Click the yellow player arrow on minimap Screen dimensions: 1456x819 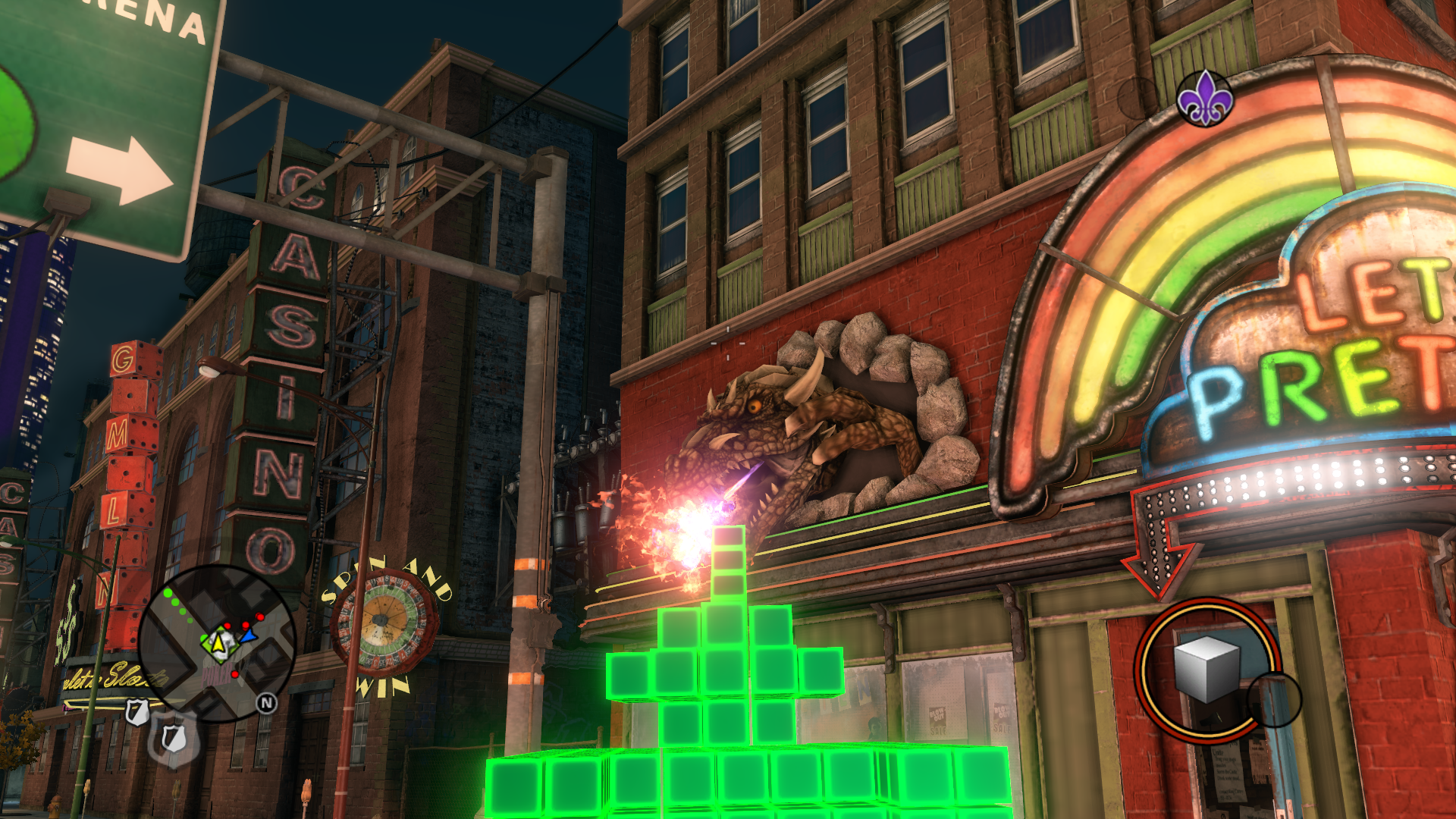tap(218, 644)
